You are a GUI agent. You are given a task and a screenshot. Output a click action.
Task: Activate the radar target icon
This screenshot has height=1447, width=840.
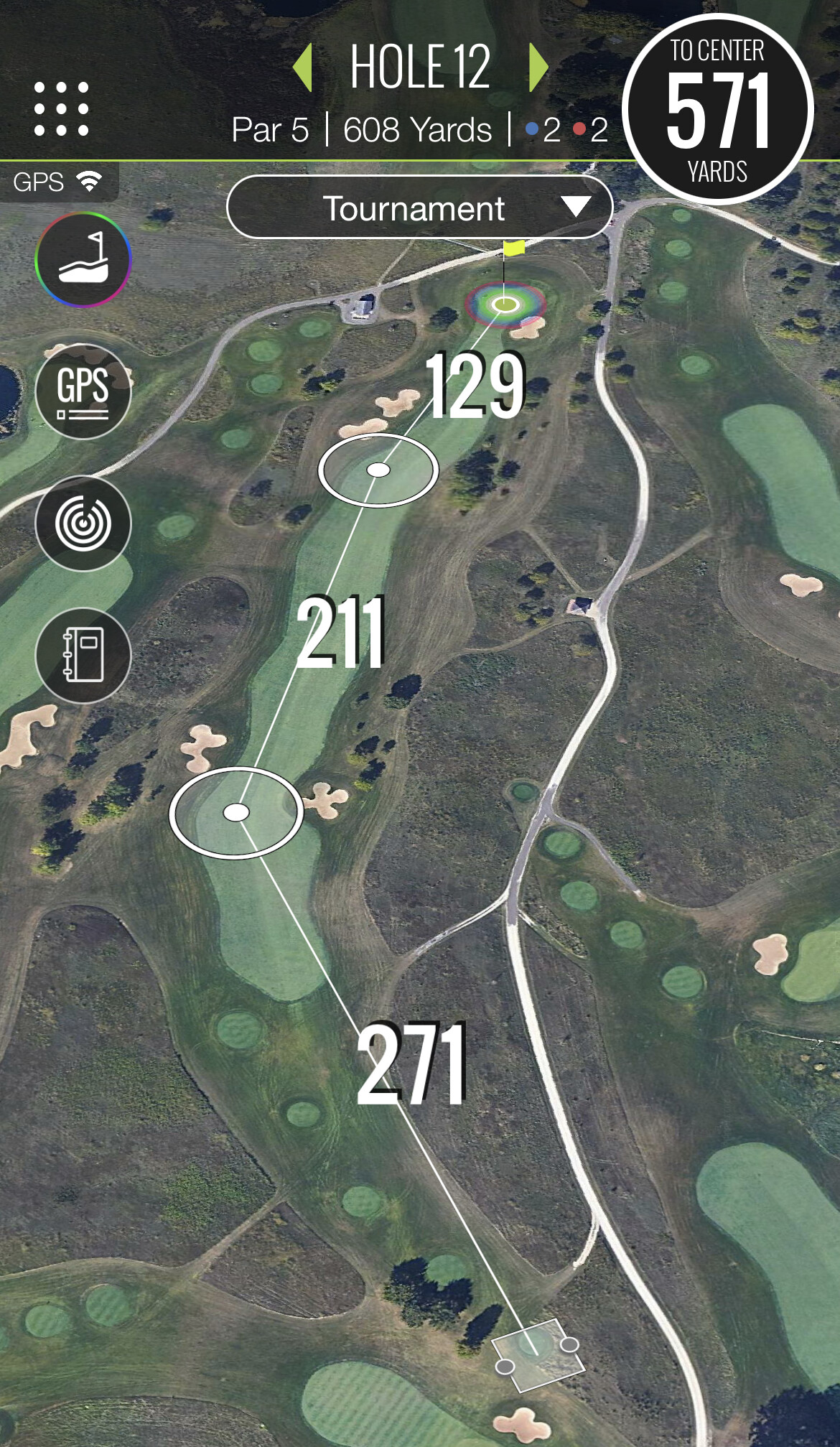click(x=83, y=524)
